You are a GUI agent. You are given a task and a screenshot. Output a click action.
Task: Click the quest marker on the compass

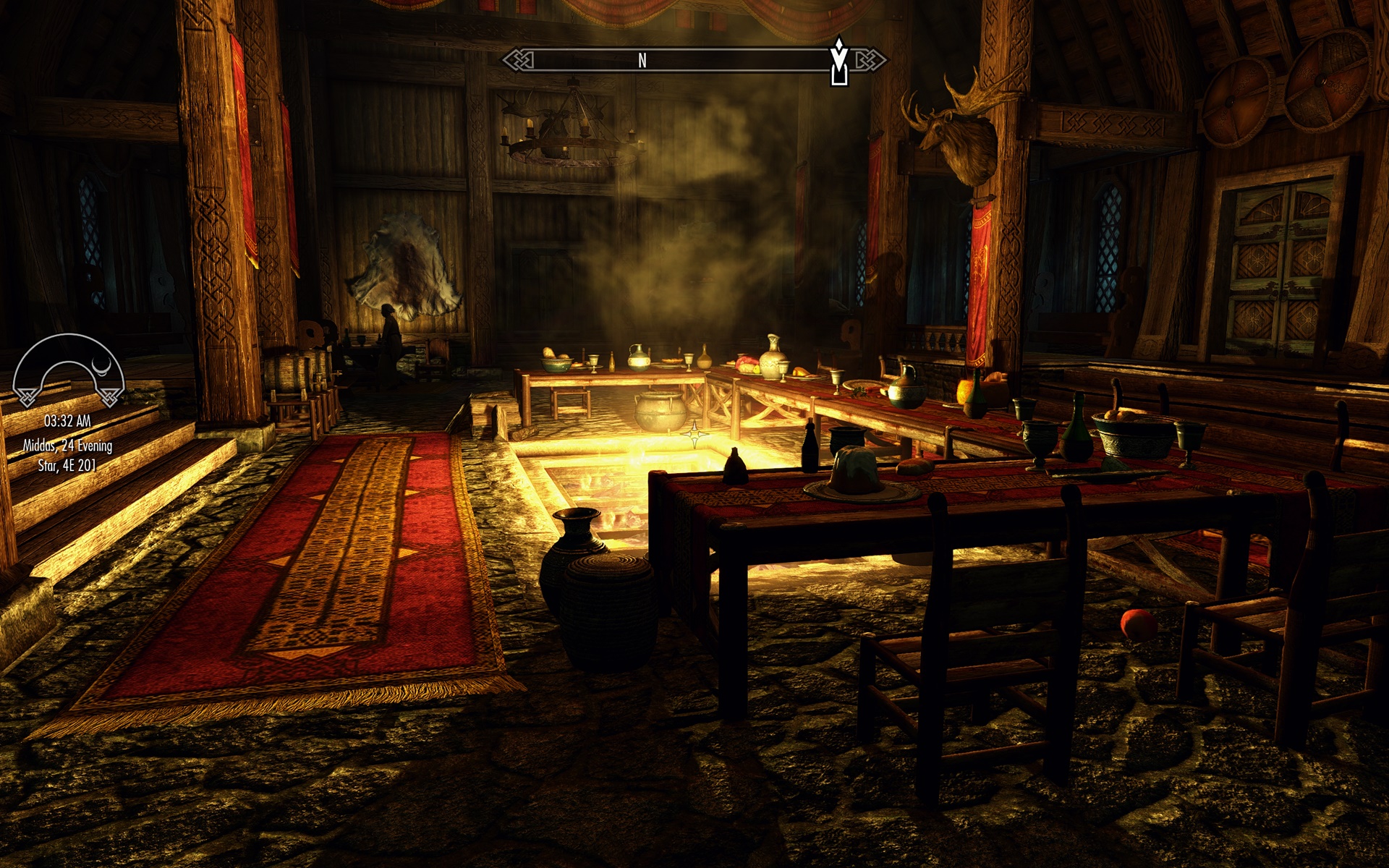coord(838,61)
